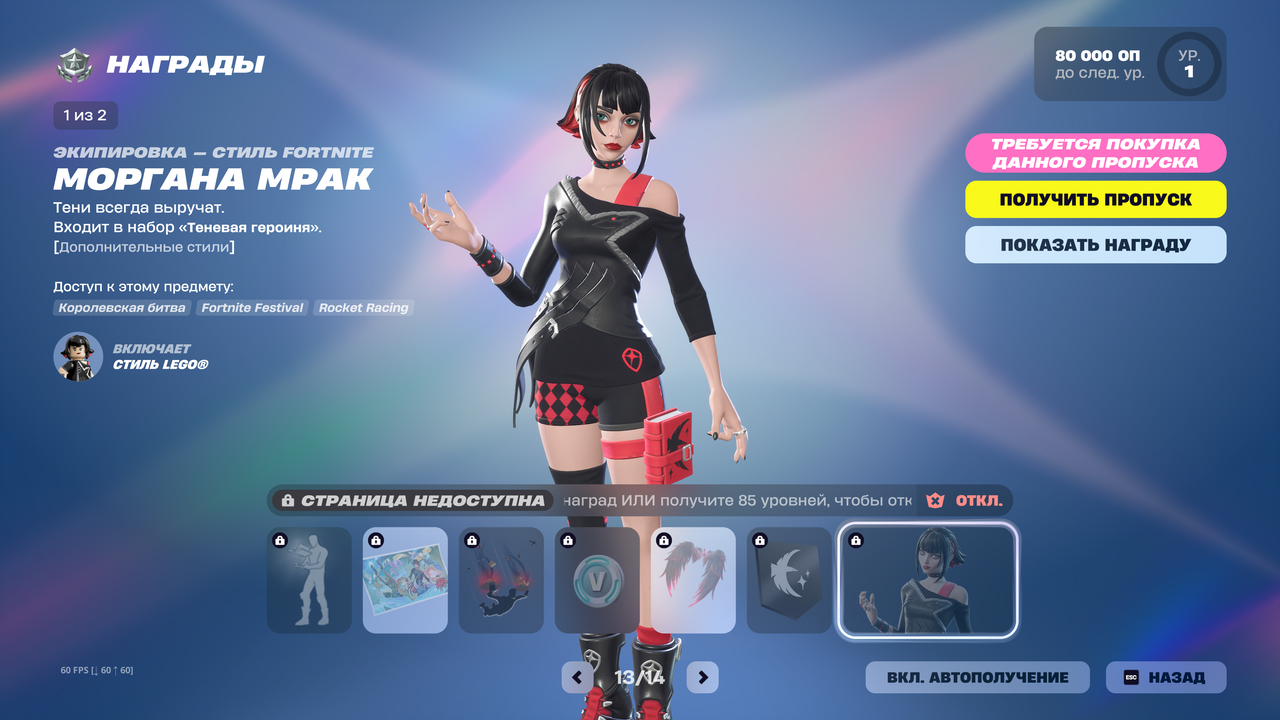Select the V-Bucks coin reward tile
The image size is (1280, 720).
597,580
